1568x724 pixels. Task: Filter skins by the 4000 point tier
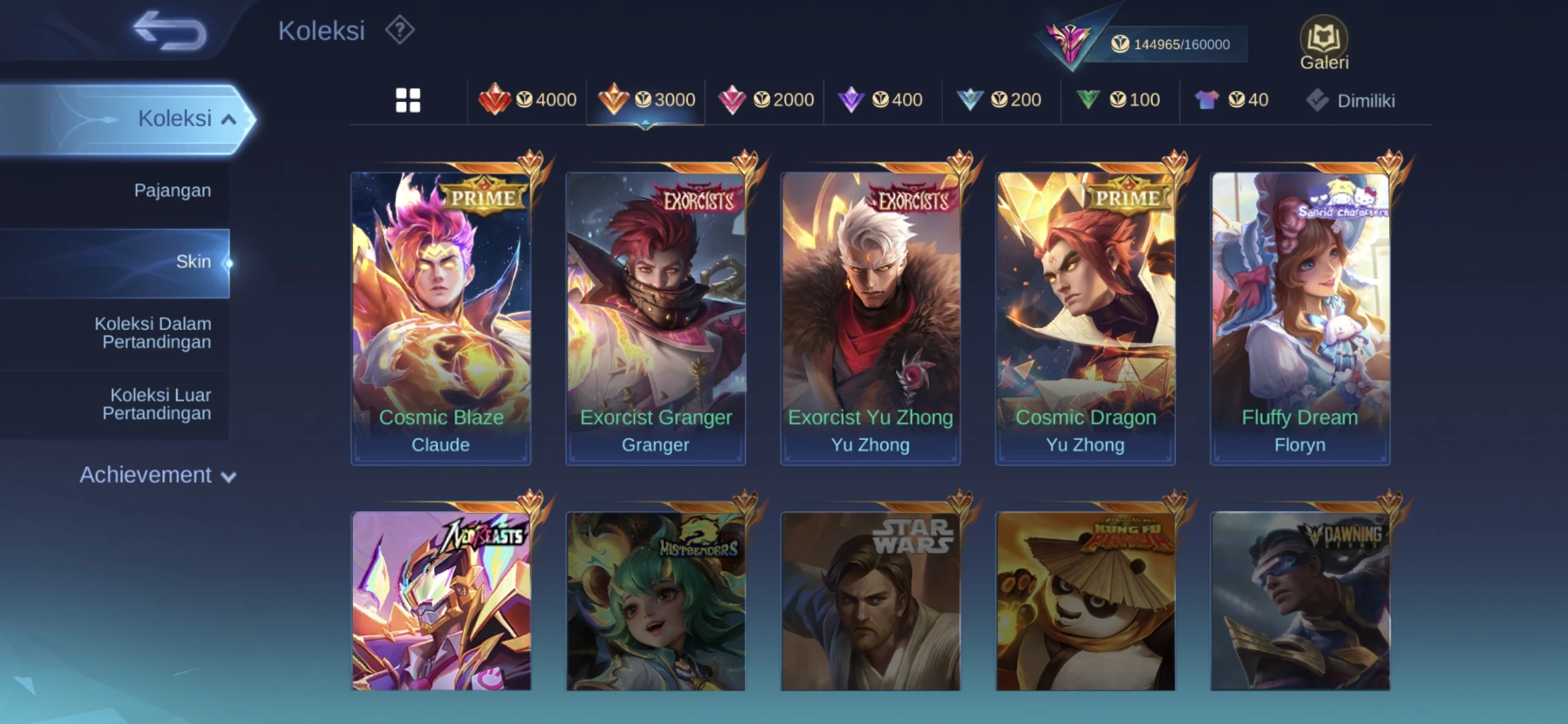(x=527, y=101)
